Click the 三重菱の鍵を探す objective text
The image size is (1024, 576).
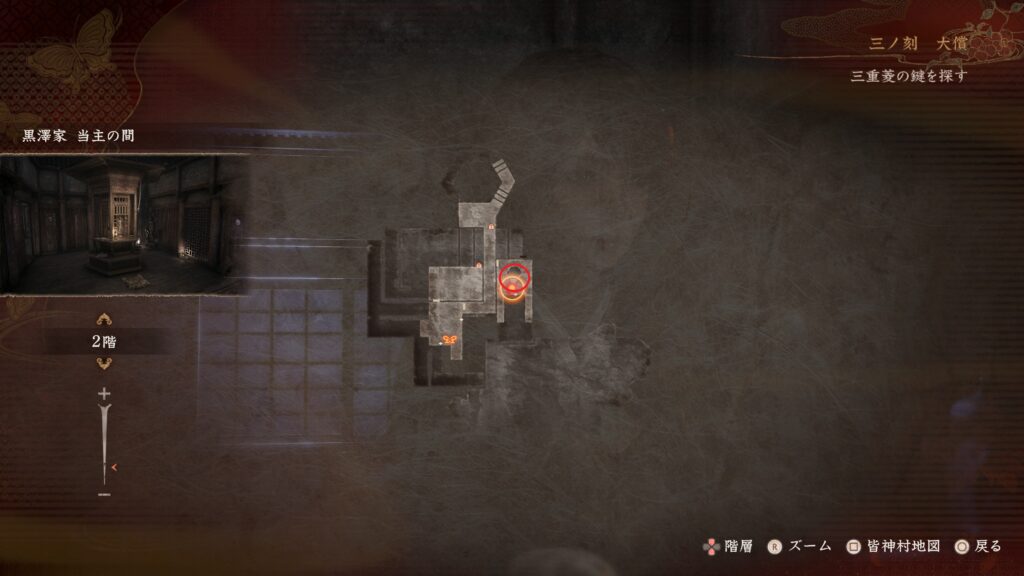[908, 76]
